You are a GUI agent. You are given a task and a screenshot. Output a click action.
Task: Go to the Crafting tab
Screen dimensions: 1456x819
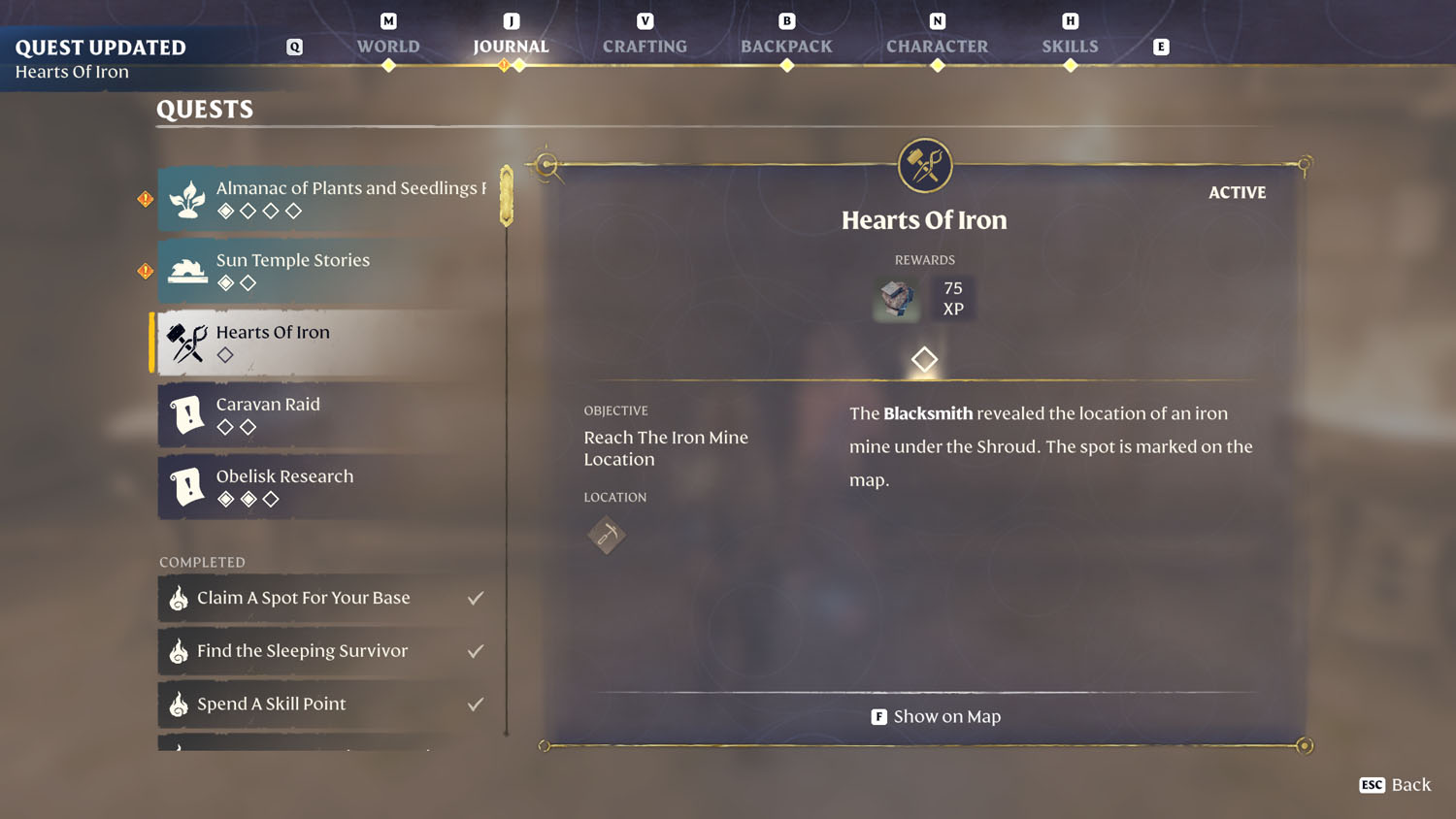[645, 46]
